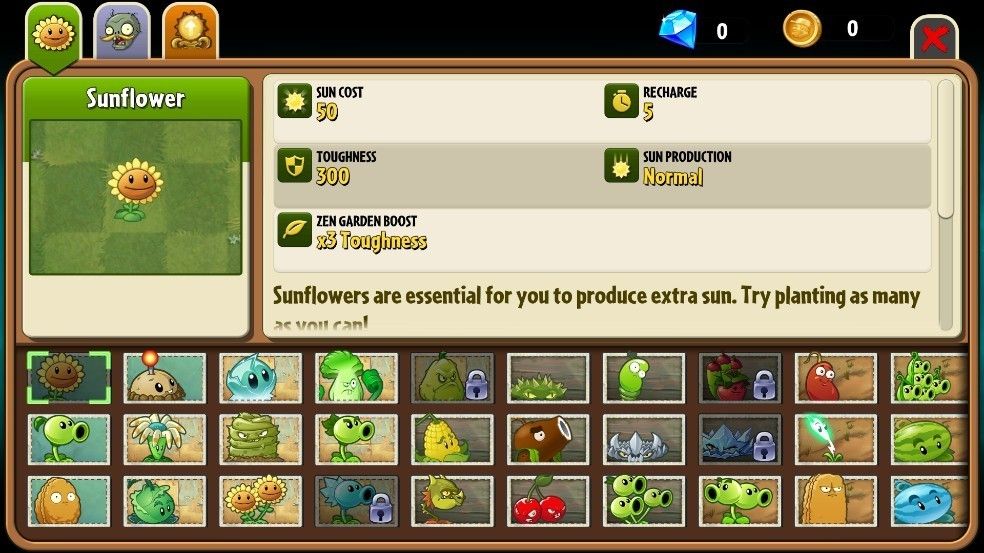The width and height of the screenshot is (984, 553).
Task: Close the almanac with the red X
Action: point(934,39)
